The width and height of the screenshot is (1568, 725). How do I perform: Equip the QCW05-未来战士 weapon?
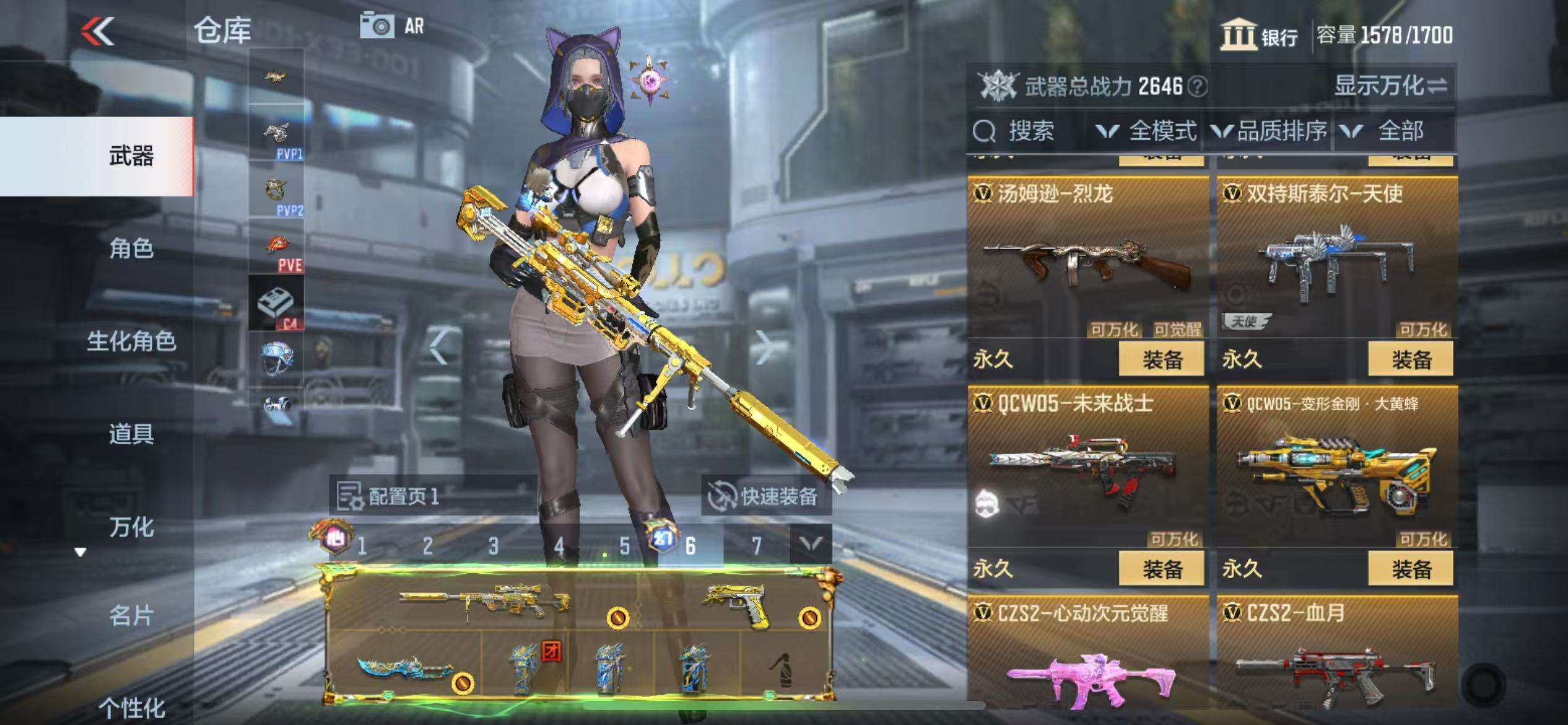point(1161,569)
